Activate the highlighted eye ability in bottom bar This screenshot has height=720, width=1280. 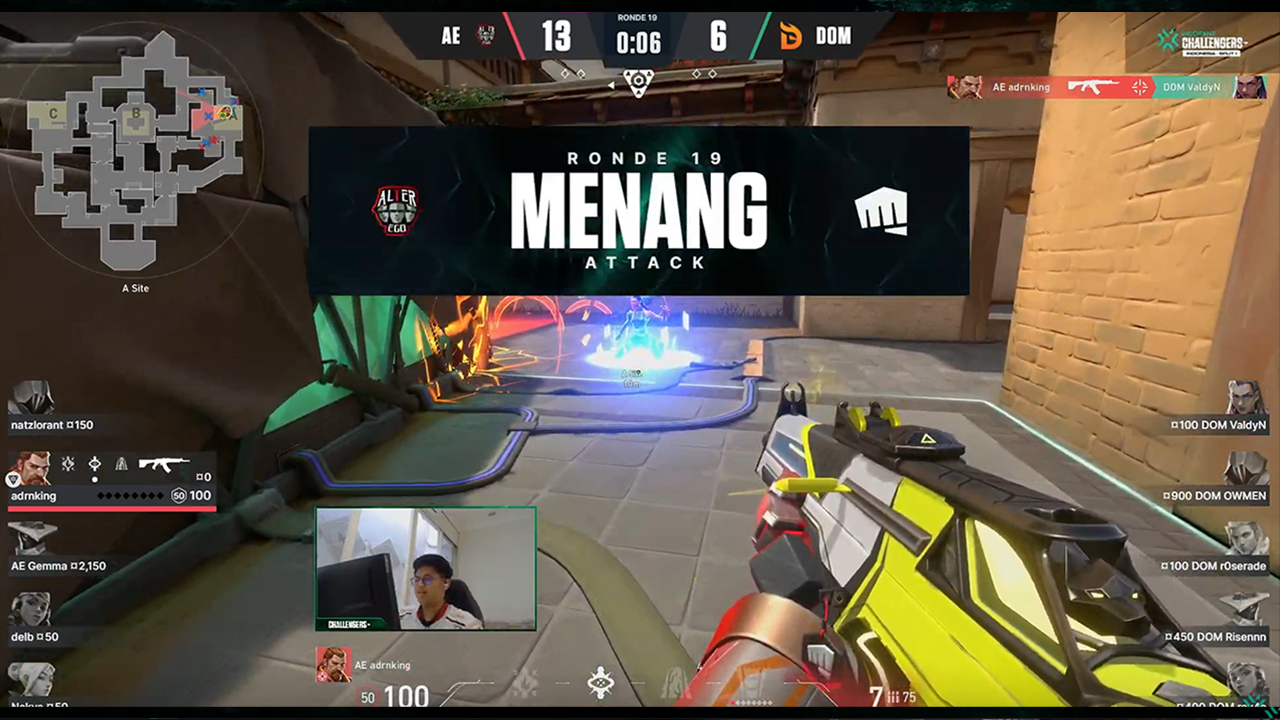600,682
